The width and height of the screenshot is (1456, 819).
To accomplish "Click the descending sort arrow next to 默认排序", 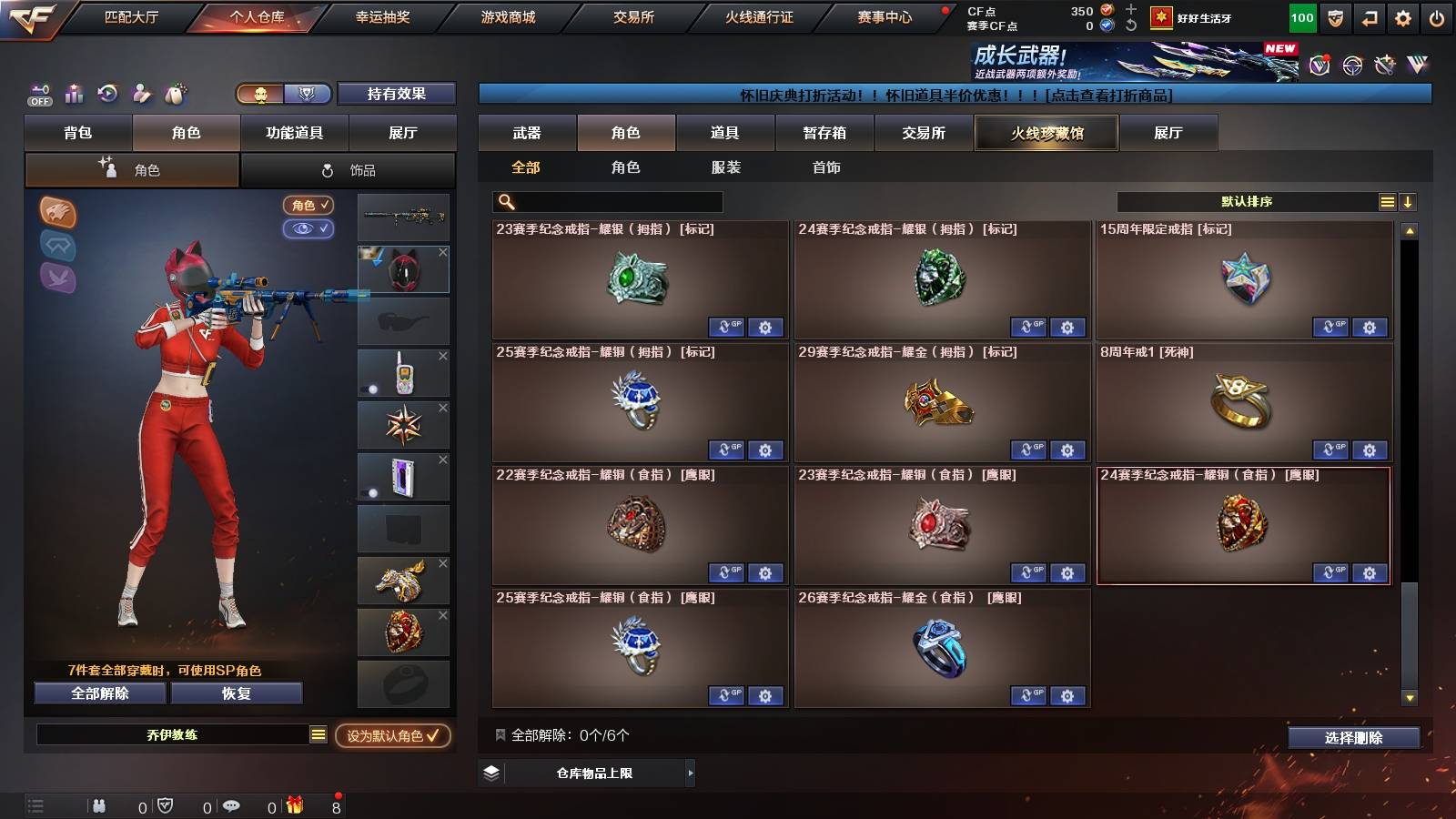I will [1407, 202].
